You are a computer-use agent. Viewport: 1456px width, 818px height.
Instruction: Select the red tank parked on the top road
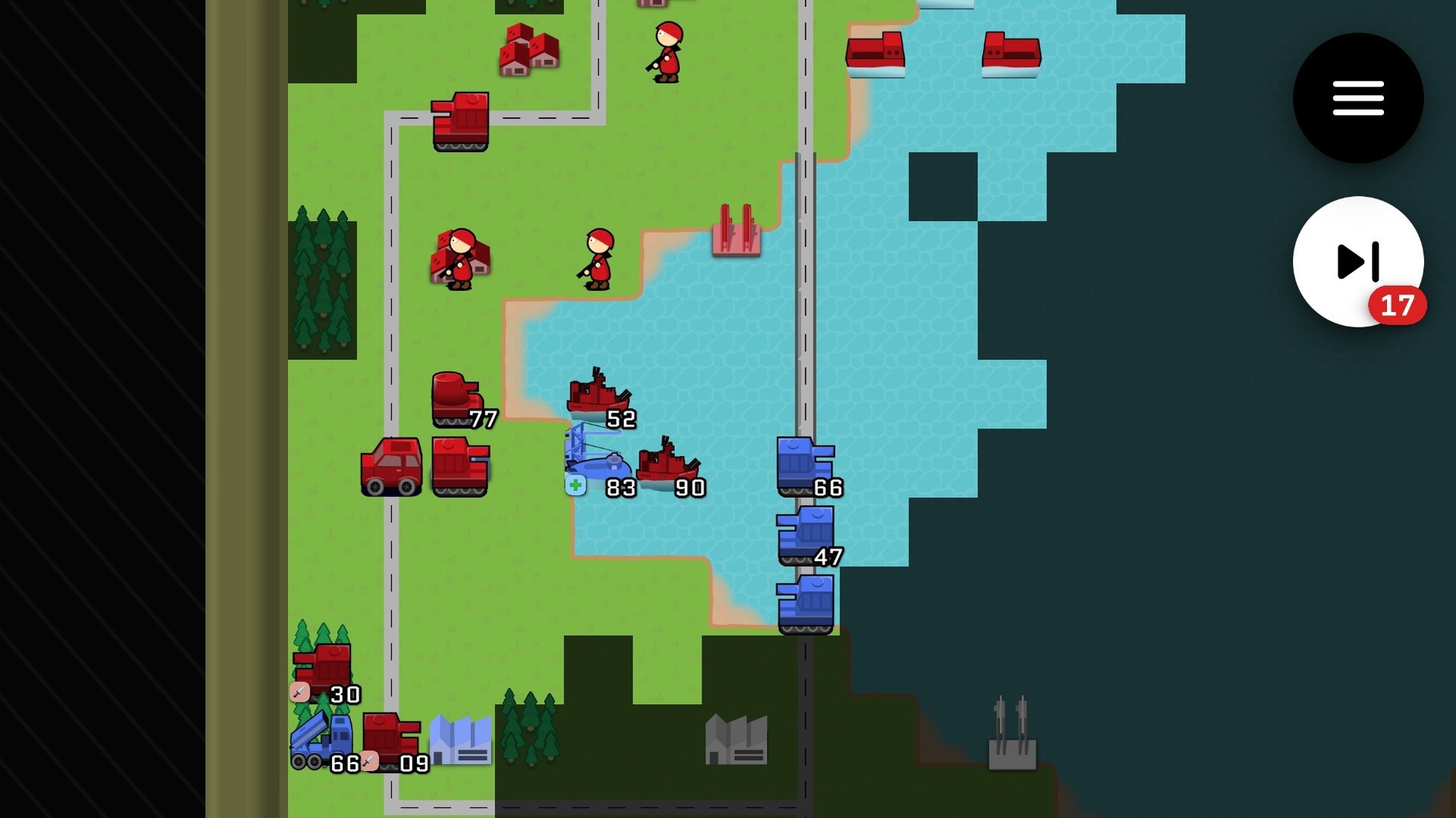459,120
